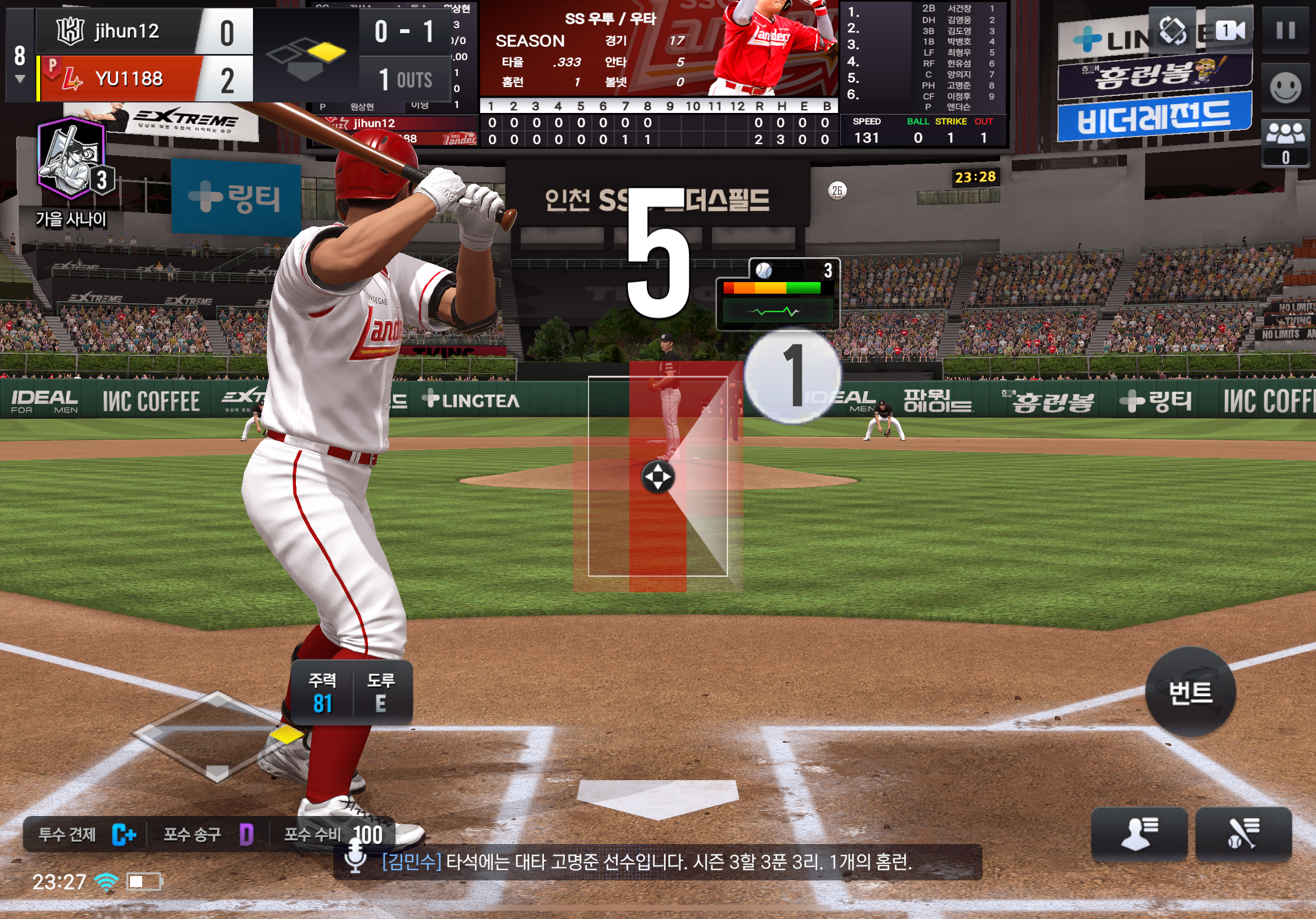Tap the 번트 bunt button
The image size is (1316, 919).
(1190, 692)
